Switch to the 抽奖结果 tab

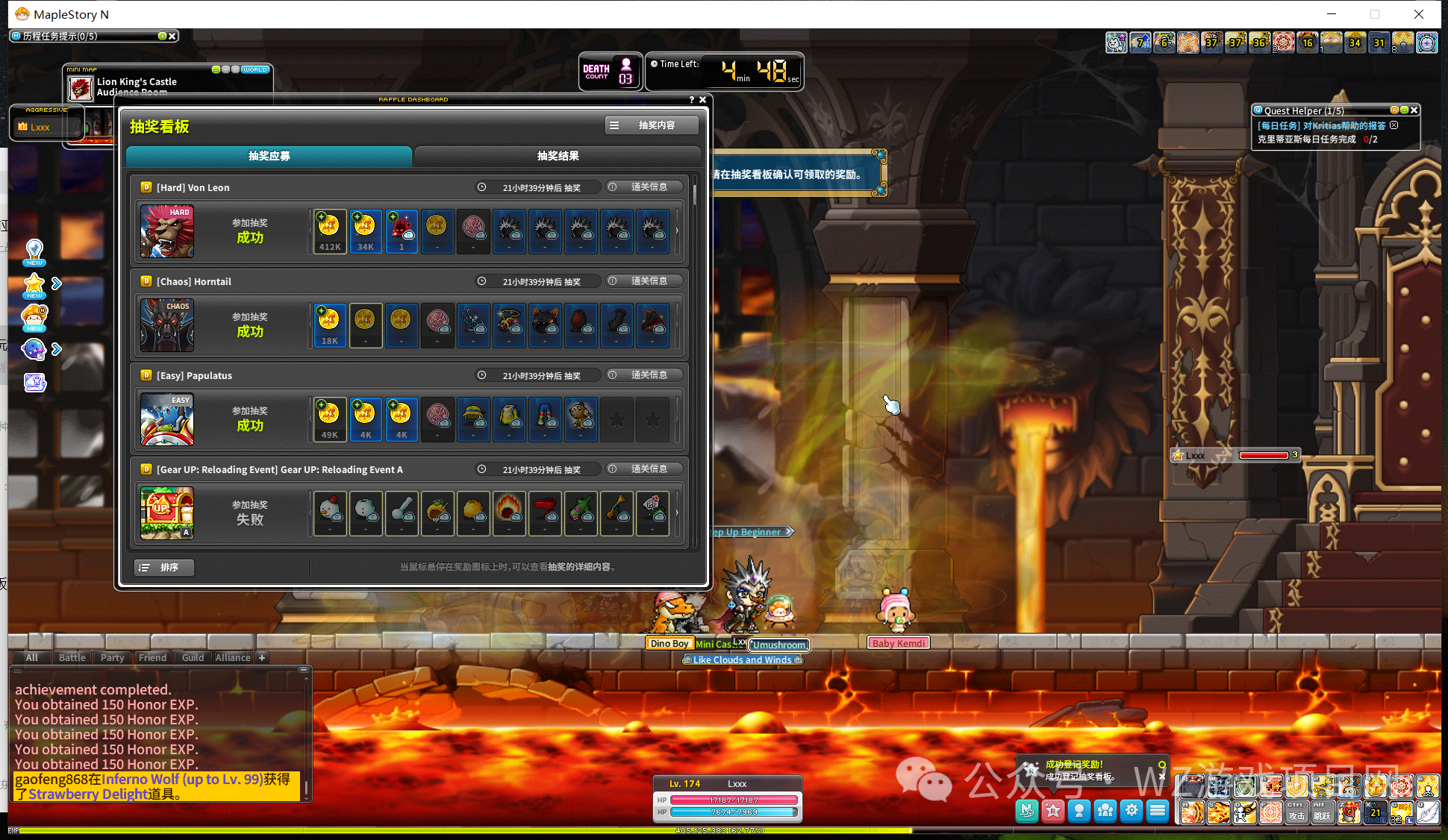pyautogui.click(x=558, y=156)
